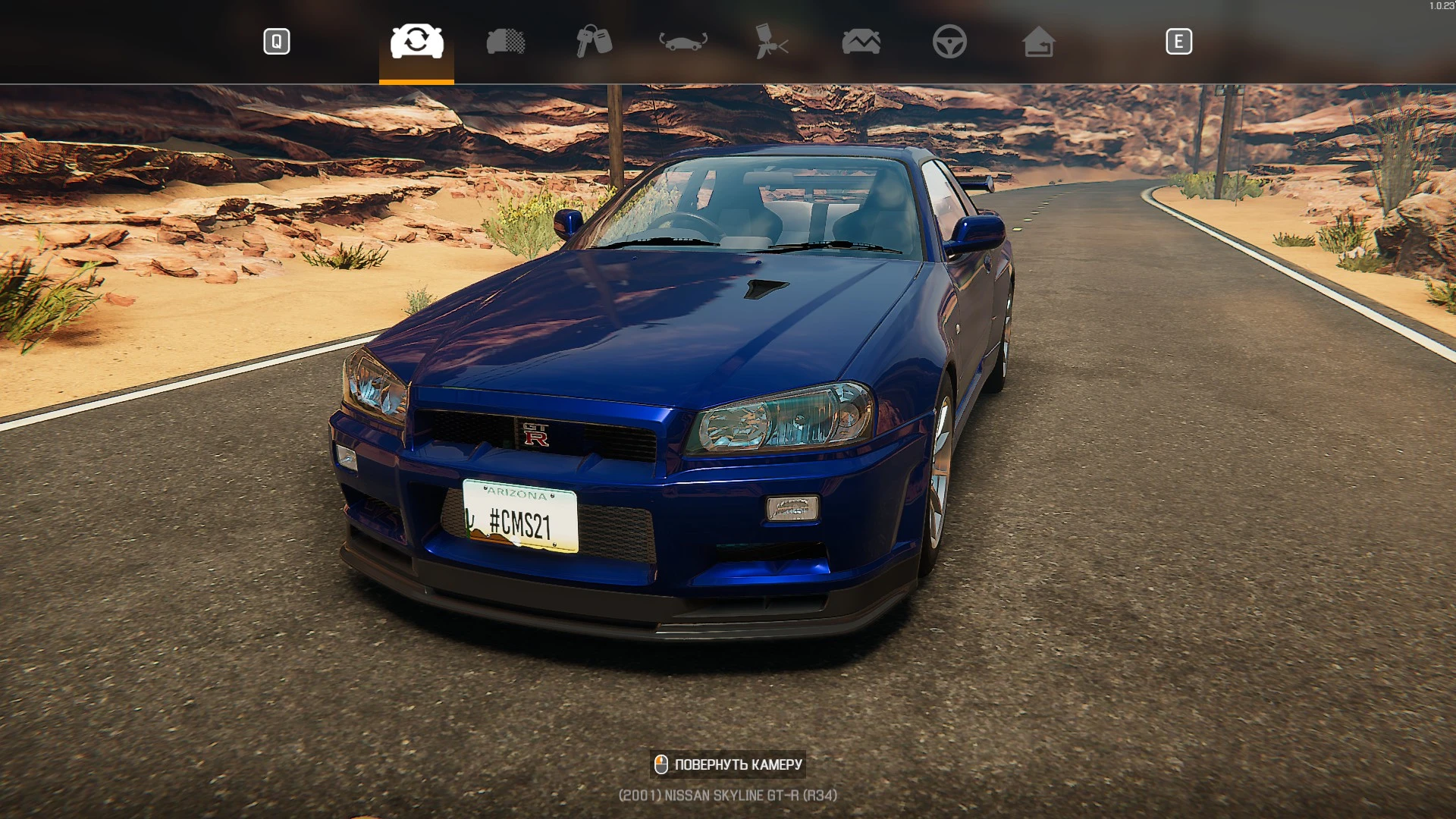The image size is (1456, 819).
Task: Open the body panel customization icon
Action: pos(506,42)
